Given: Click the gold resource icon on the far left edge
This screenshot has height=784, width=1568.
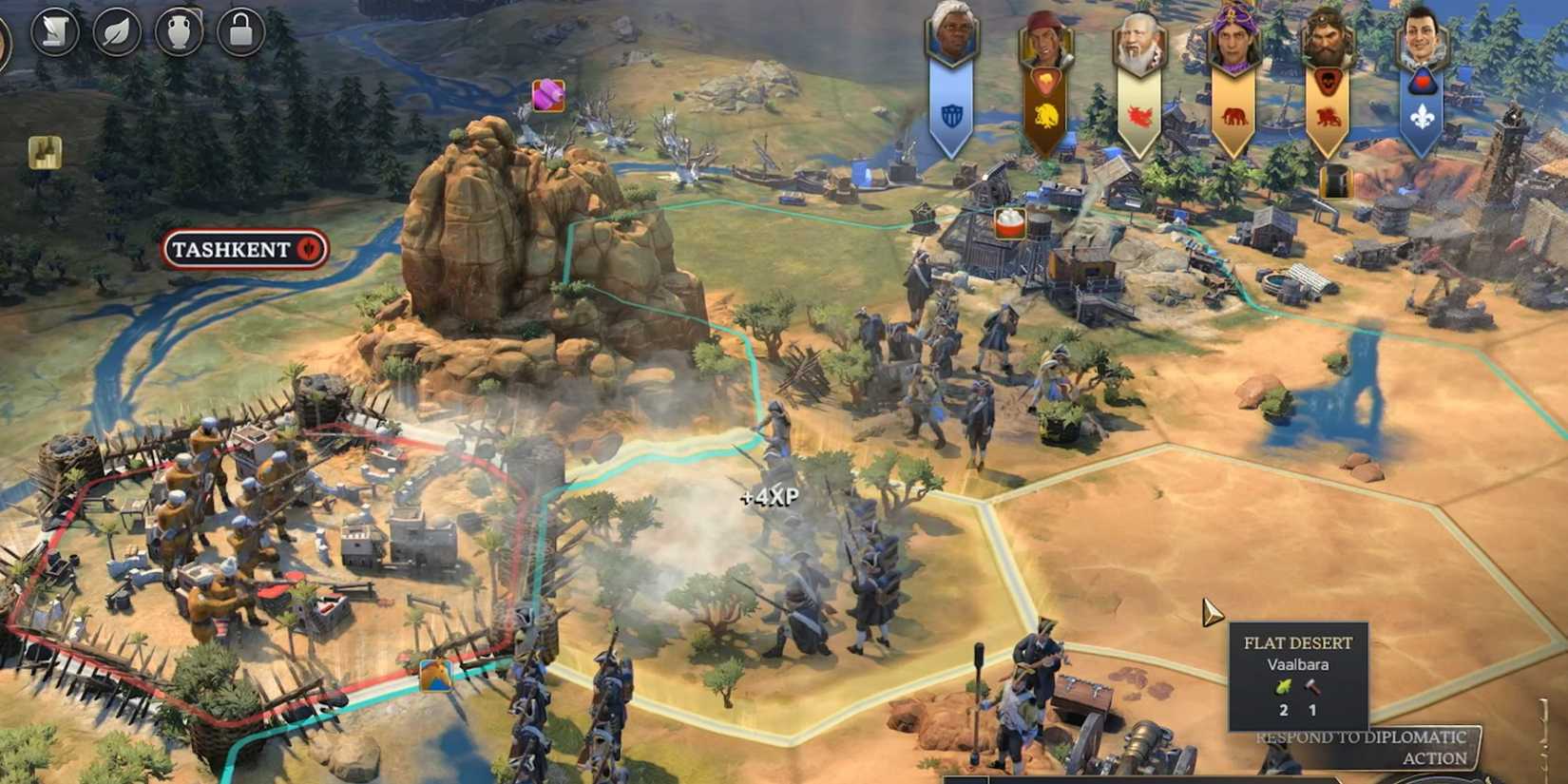Looking at the screenshot, I should click(x=44, y=154).
